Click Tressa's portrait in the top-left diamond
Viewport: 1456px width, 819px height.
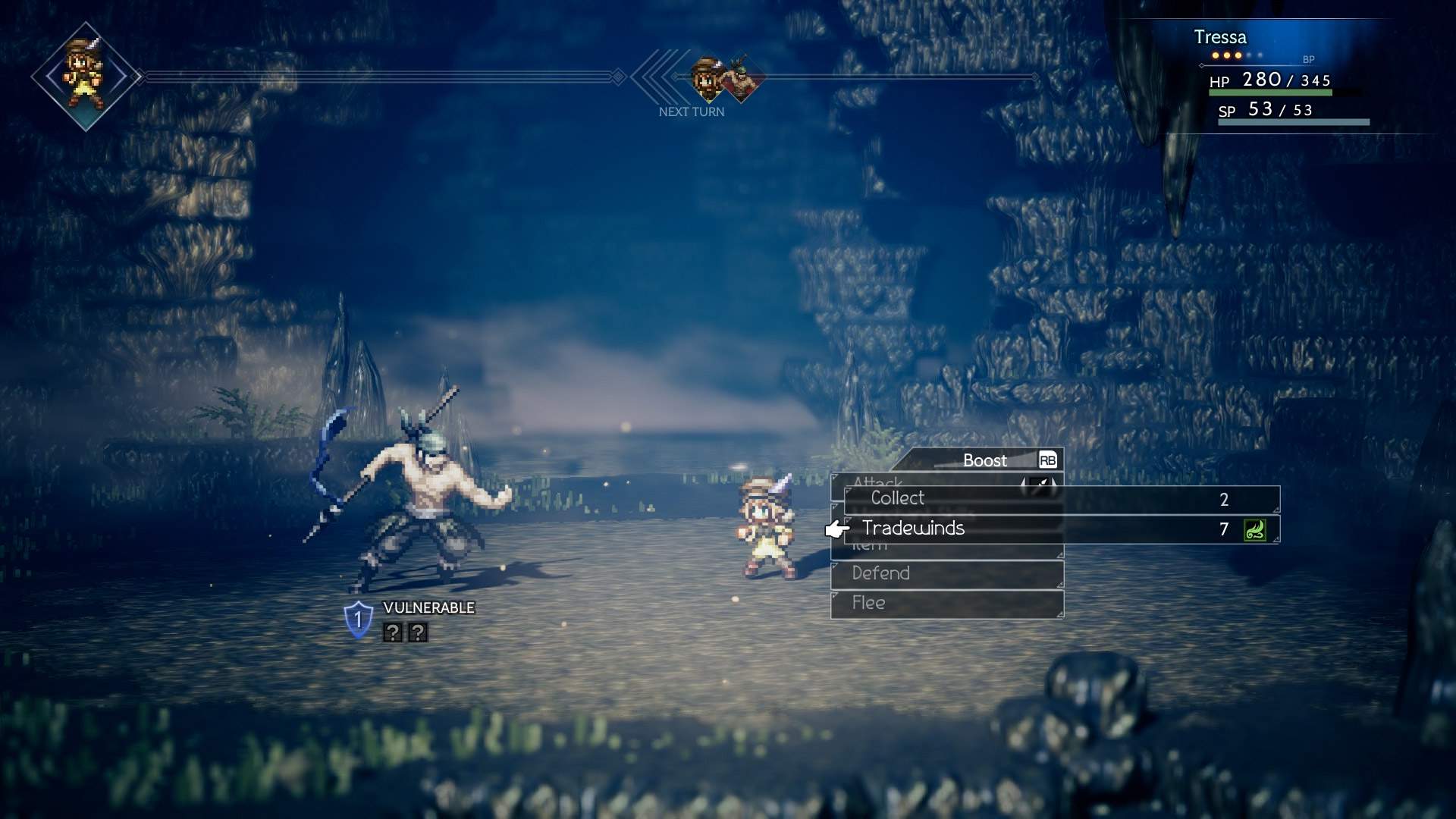(85, 76)
